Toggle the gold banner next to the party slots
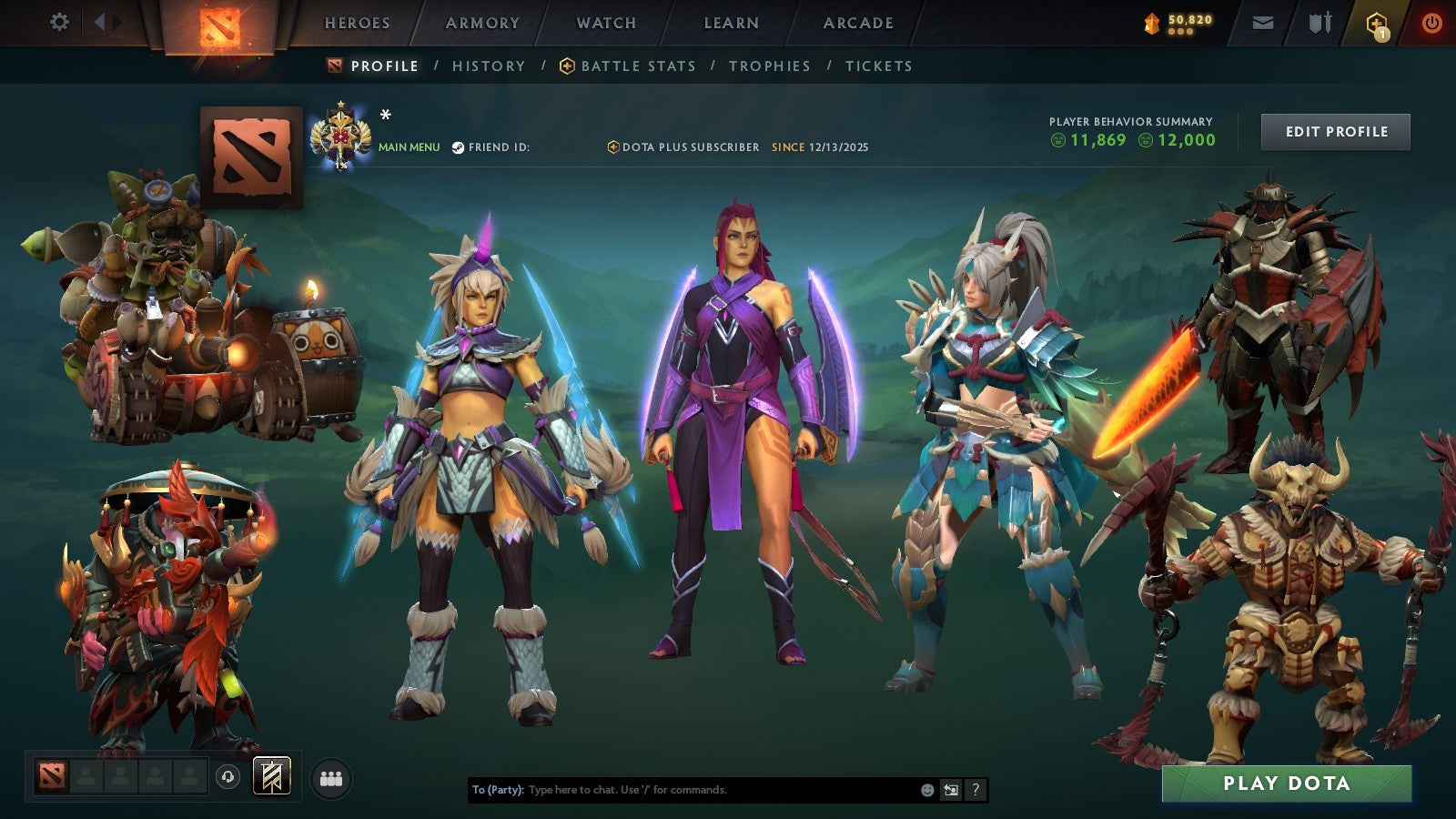 (x=270, y=778)
